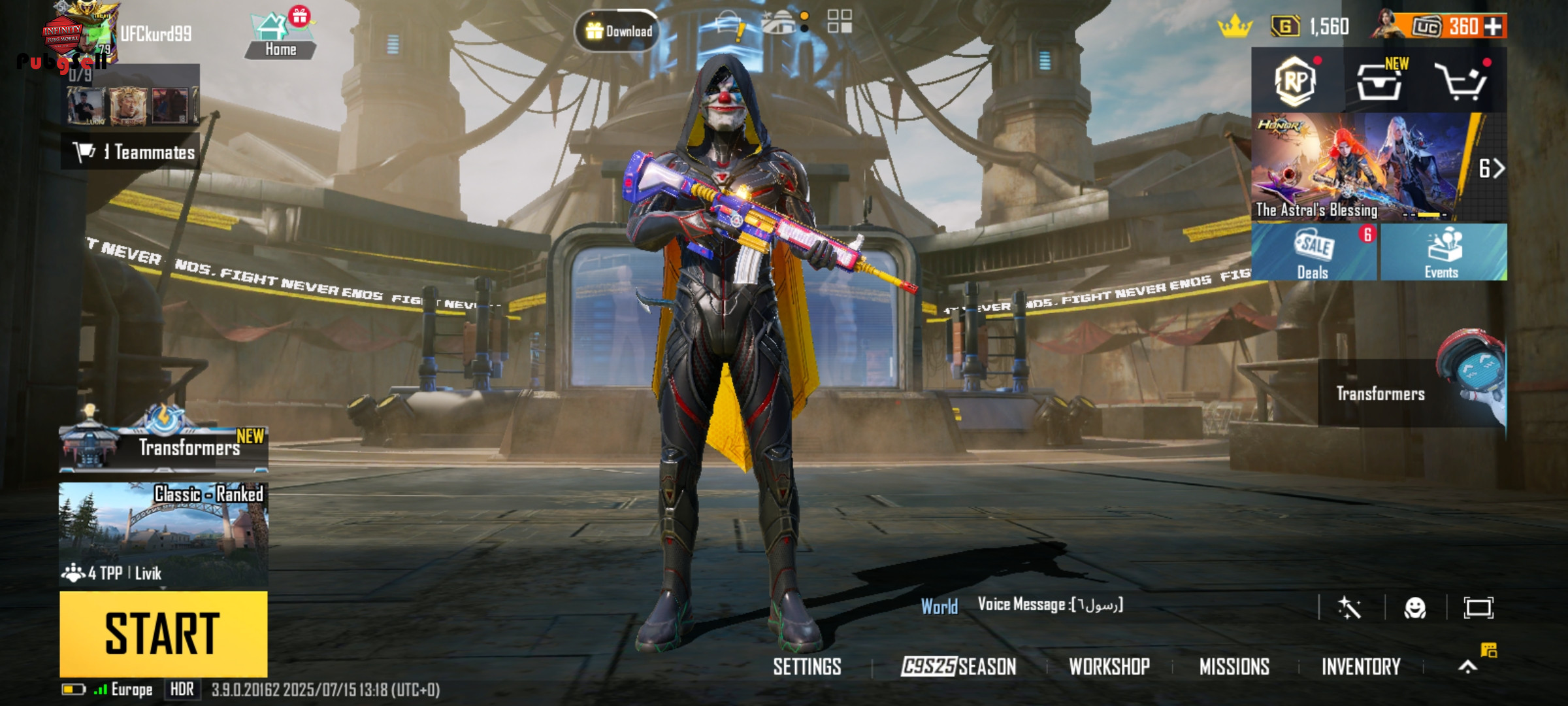Add UC with the plus button
This screenshot has height=706, width=1568.
(x=1494, y=27)
